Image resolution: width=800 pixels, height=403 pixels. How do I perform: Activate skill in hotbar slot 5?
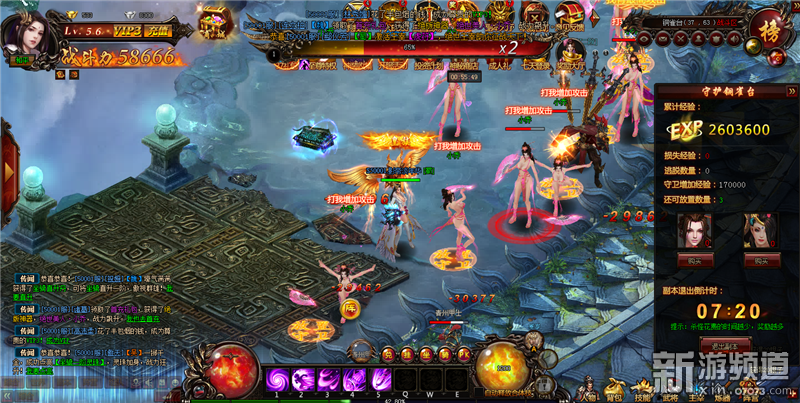tap(378, 379)
